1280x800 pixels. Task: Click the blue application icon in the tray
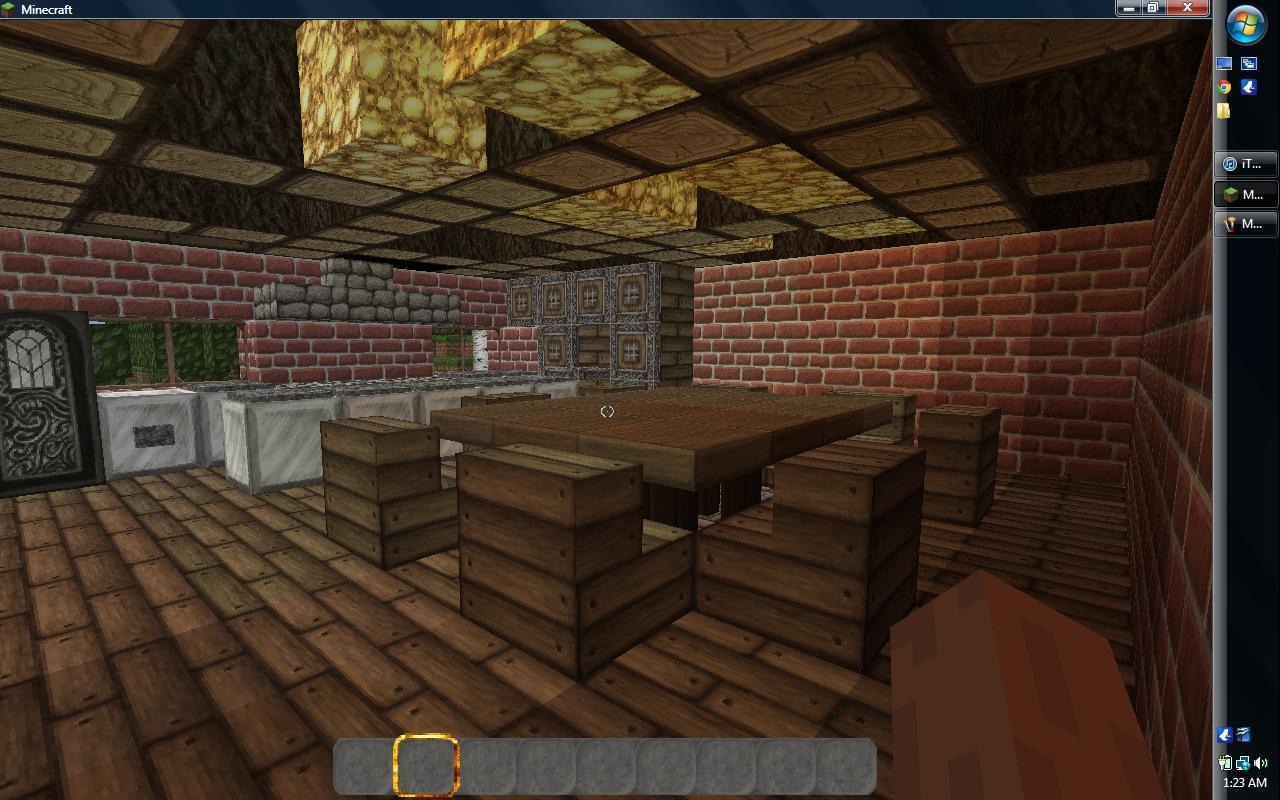(1224, 735)
